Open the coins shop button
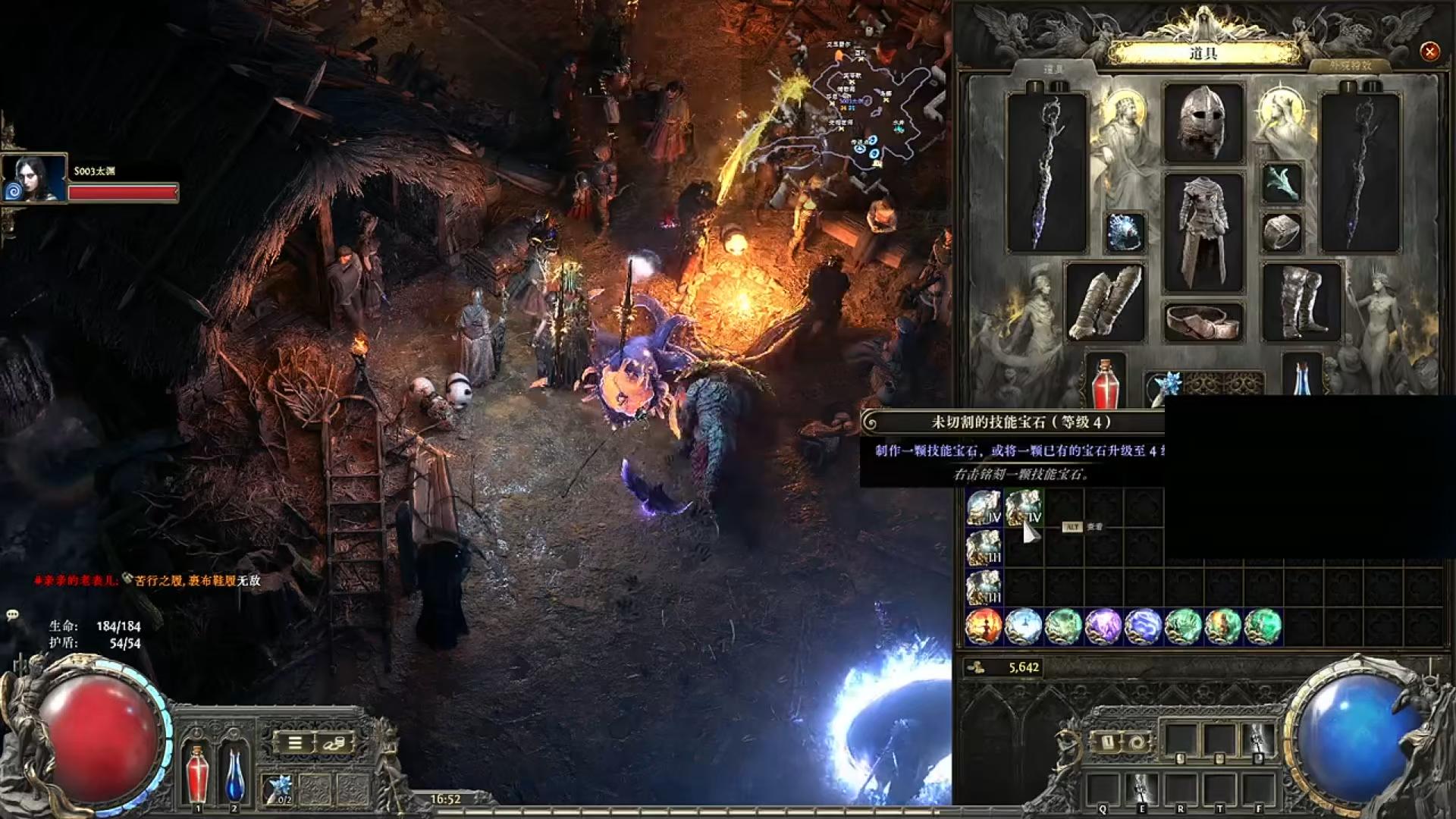The height and width of the screenshot is (819, 1456). pos(334,743)
